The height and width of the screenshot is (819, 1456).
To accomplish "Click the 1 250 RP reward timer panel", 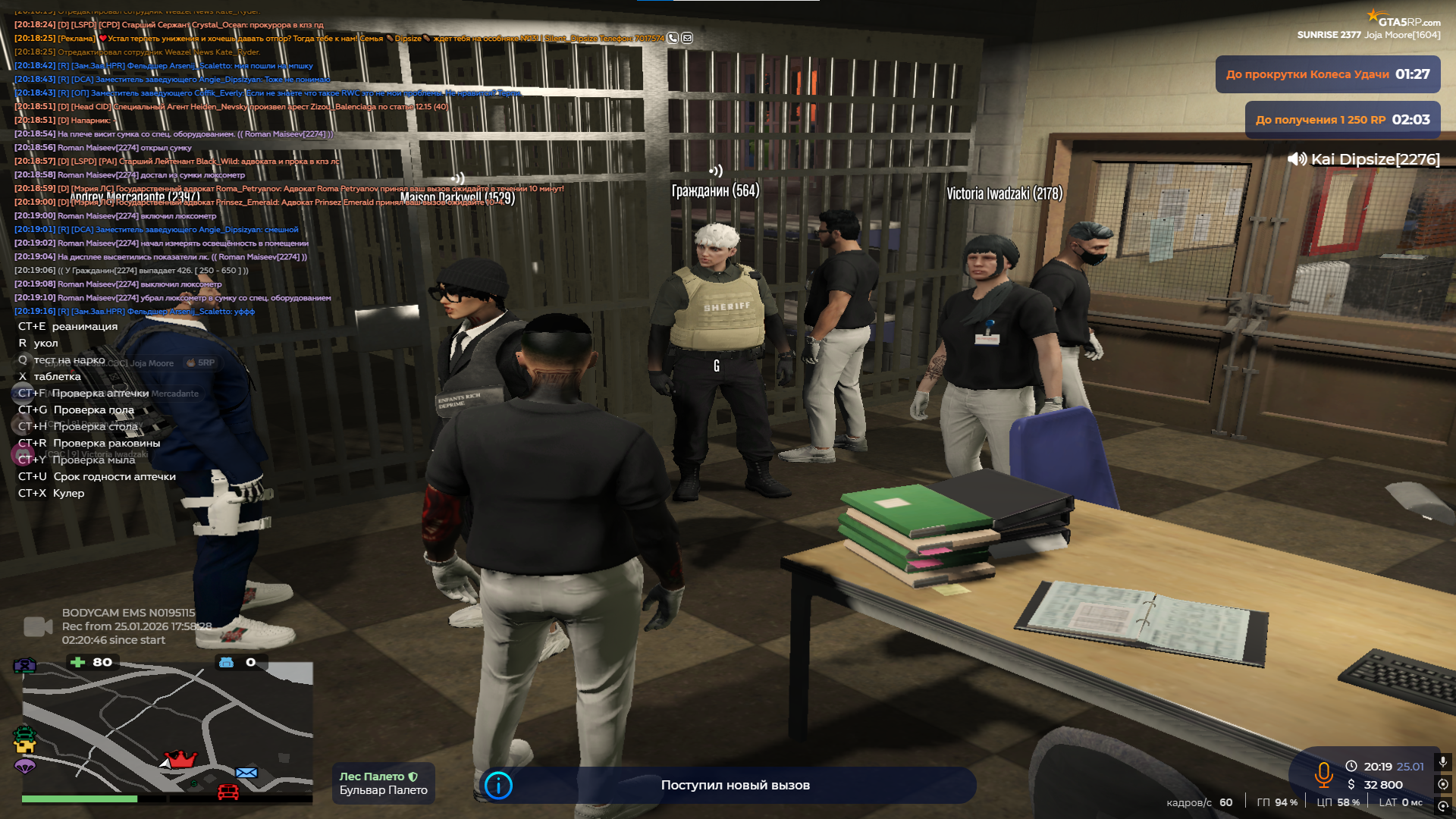I will 1342,120.
